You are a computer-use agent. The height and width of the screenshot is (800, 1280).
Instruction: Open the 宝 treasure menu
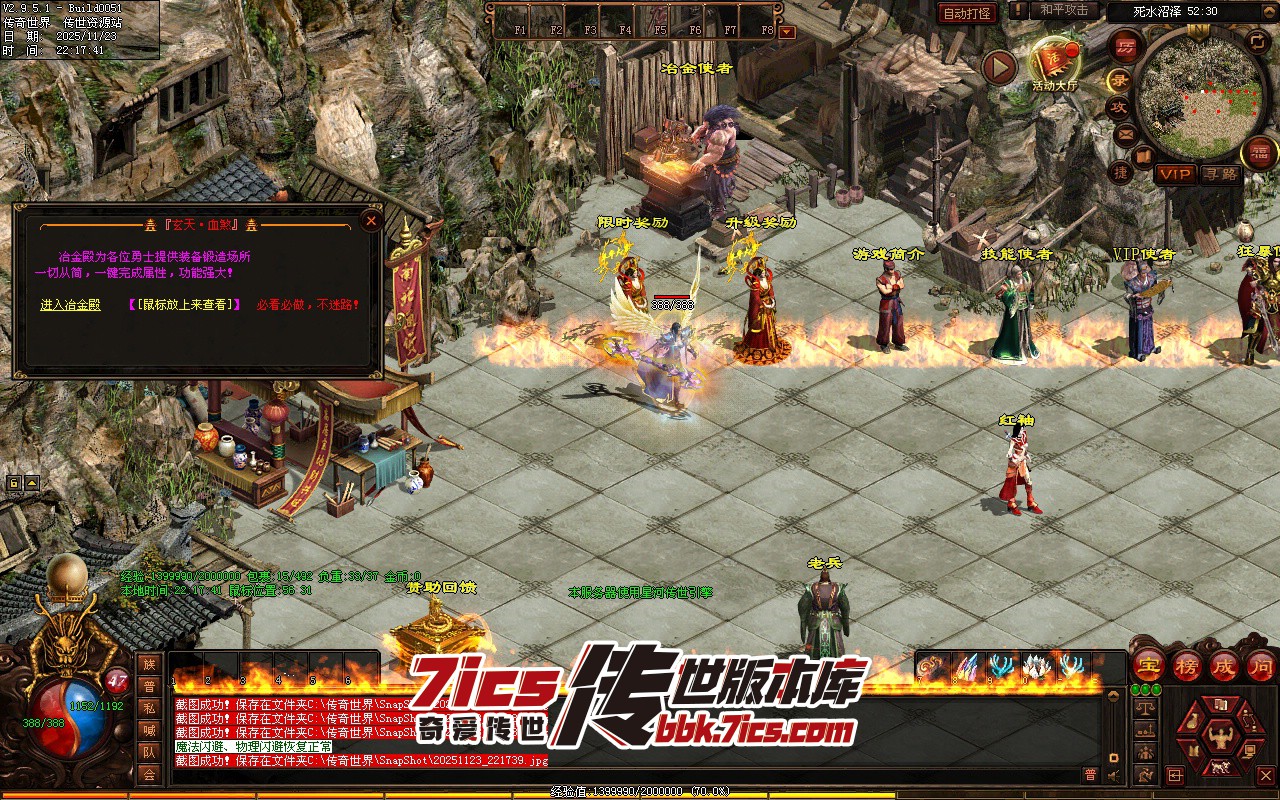click(1148, 664)
